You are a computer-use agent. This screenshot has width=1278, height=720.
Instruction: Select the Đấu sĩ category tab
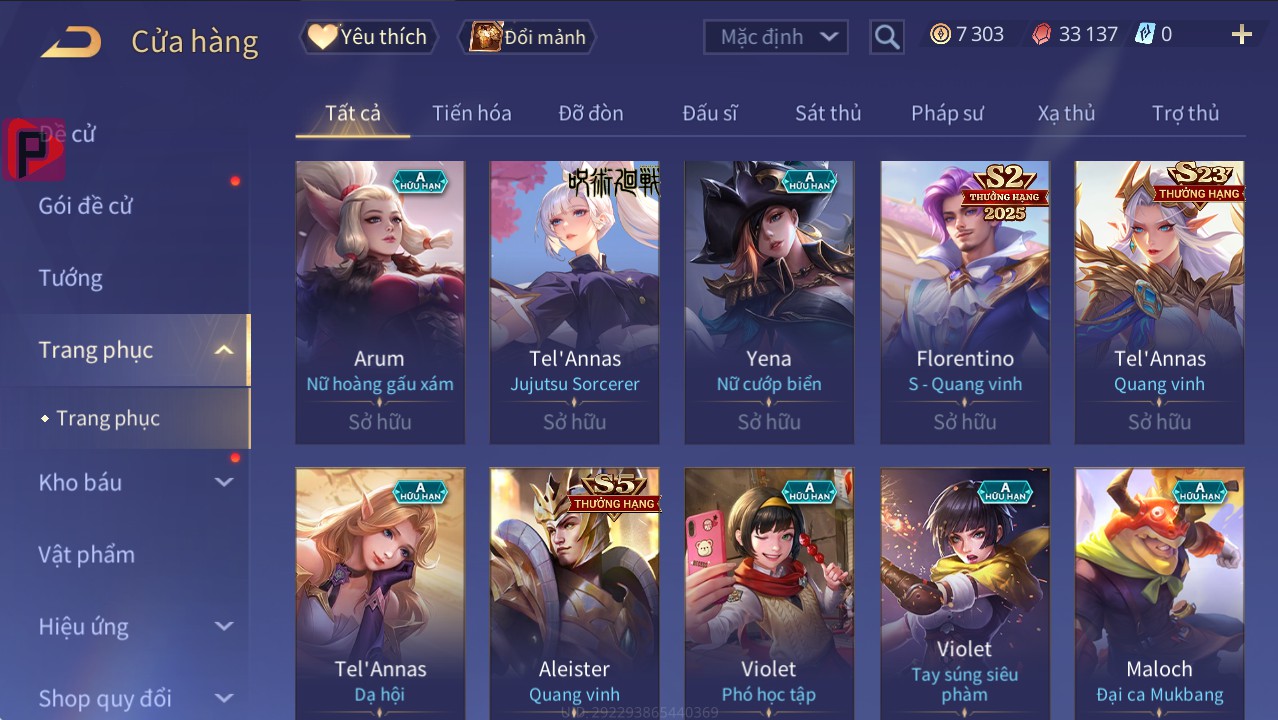point(709,113)
